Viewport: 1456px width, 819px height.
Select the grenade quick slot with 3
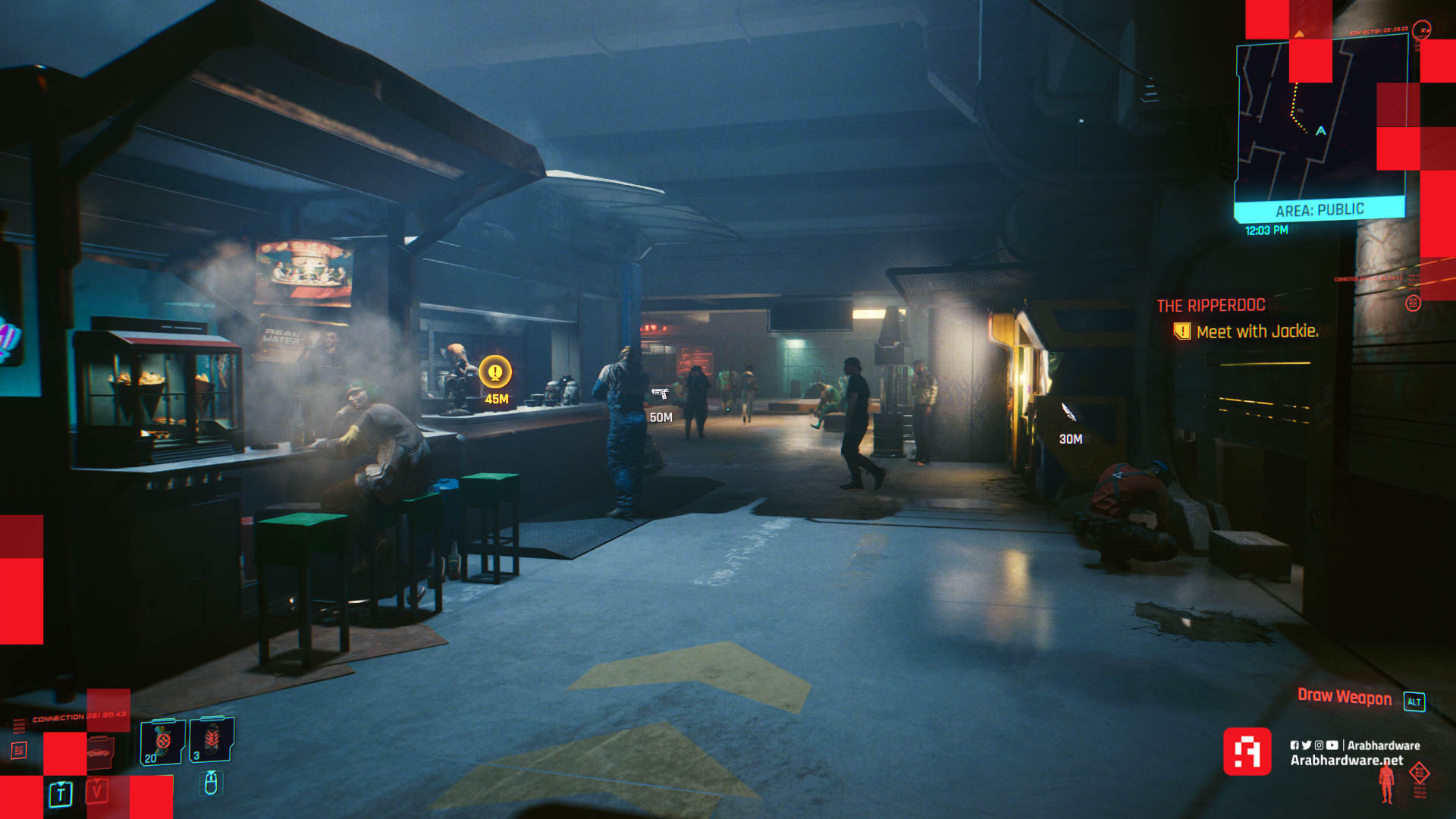[x=212, y=739]
